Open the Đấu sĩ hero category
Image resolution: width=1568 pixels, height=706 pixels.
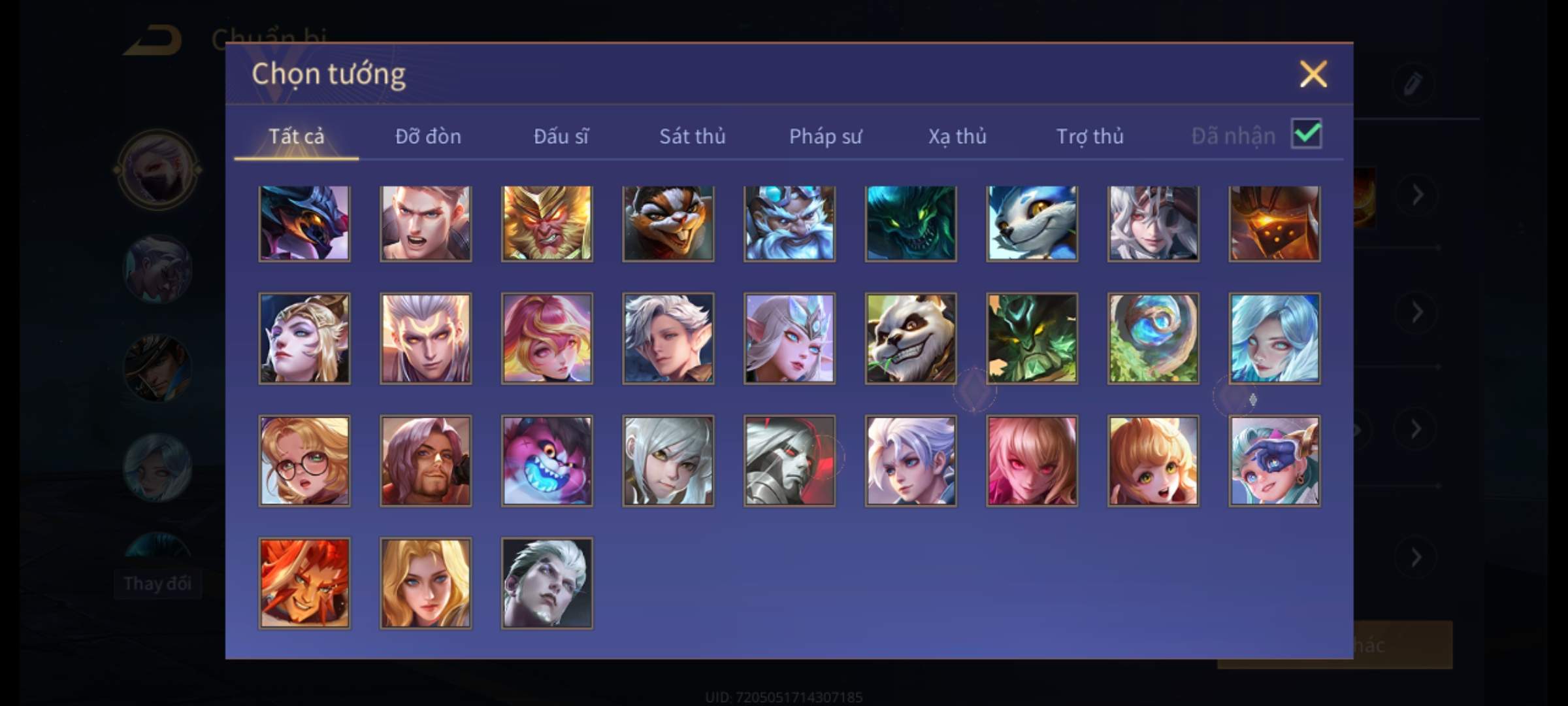(561, 136)
